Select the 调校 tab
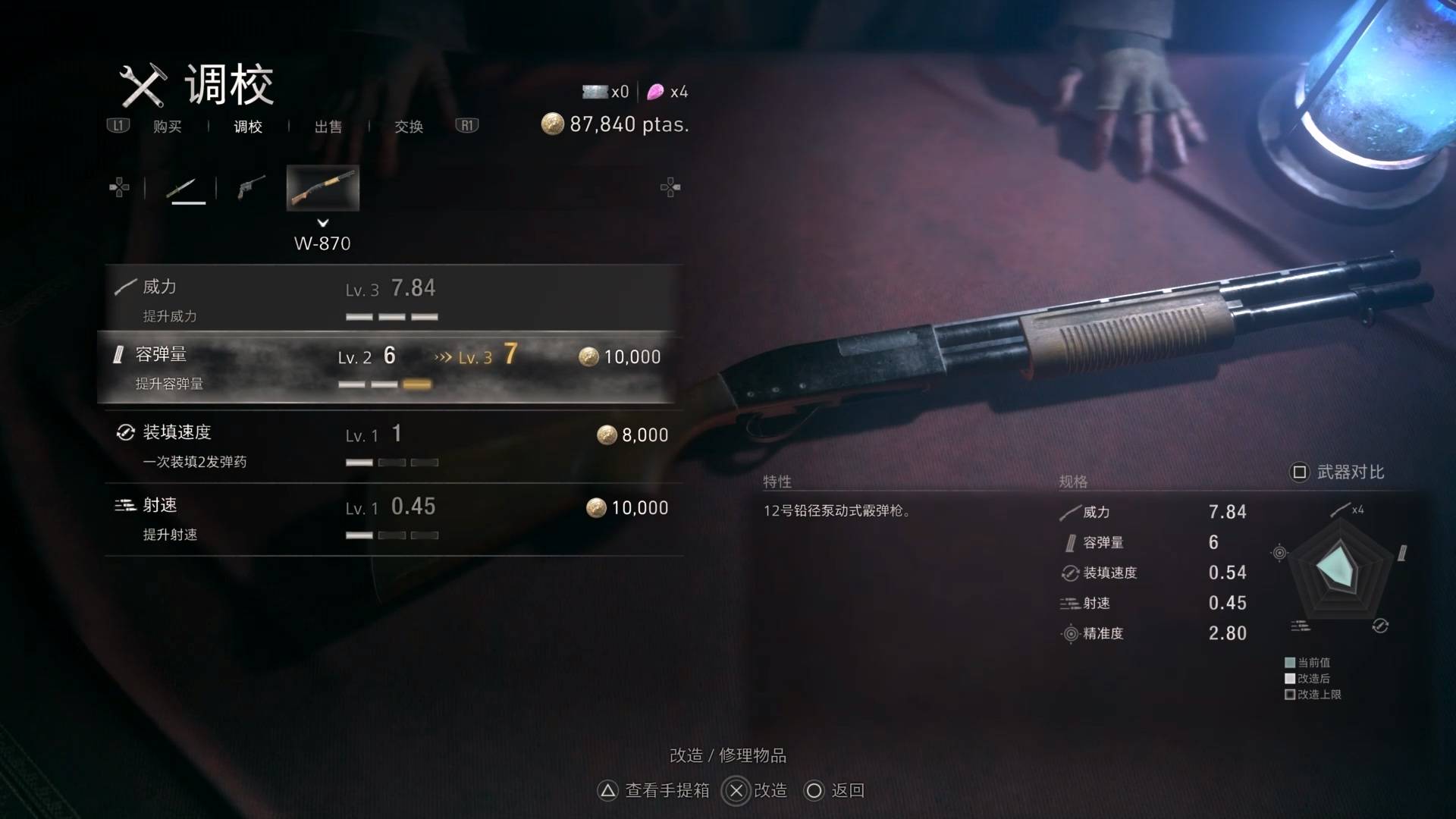The image size is (1456, 819). click(x=248, y=127)
